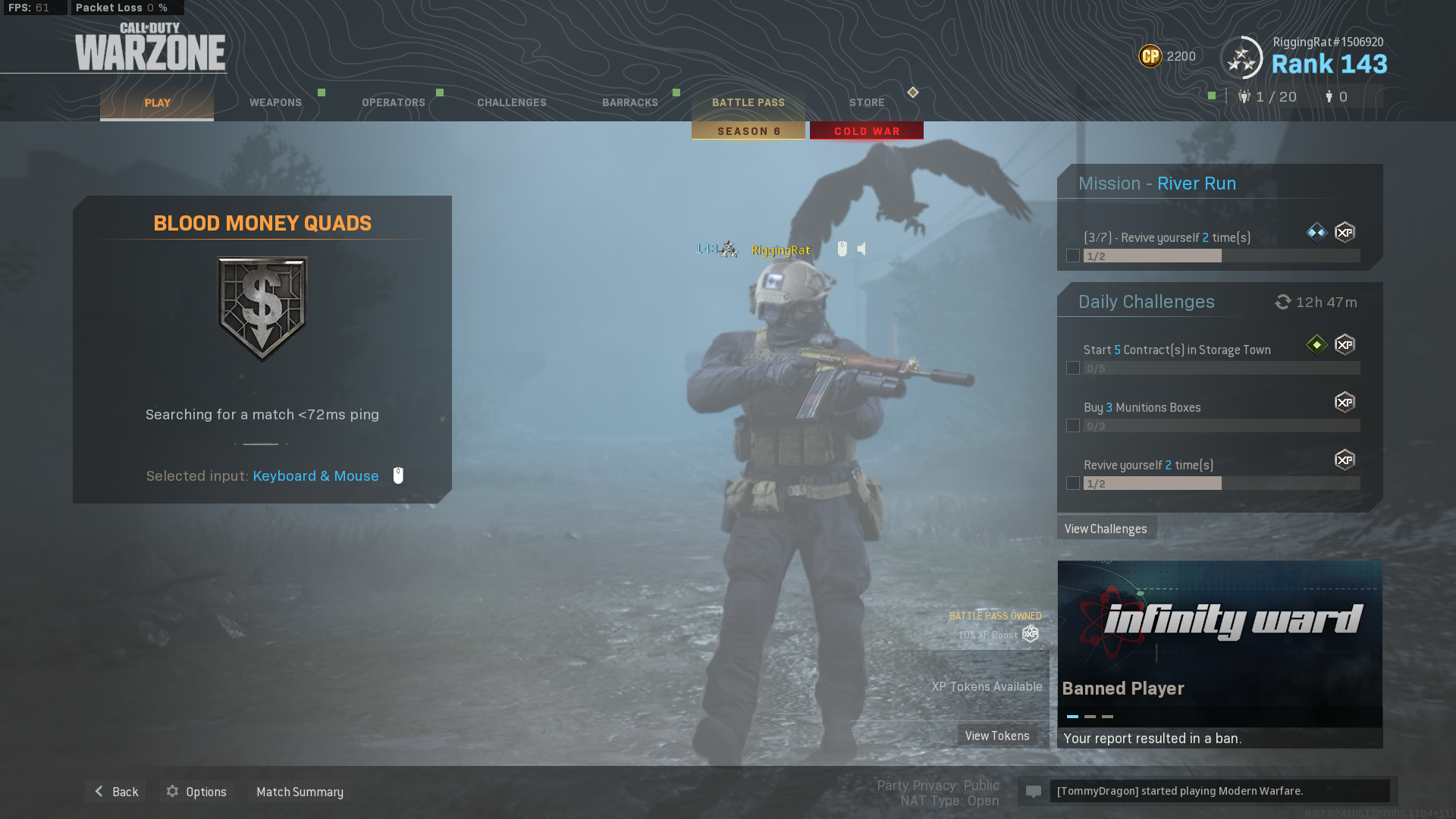Open View Tokens
The image size is (1456, 819).
[x=998, y=735]
